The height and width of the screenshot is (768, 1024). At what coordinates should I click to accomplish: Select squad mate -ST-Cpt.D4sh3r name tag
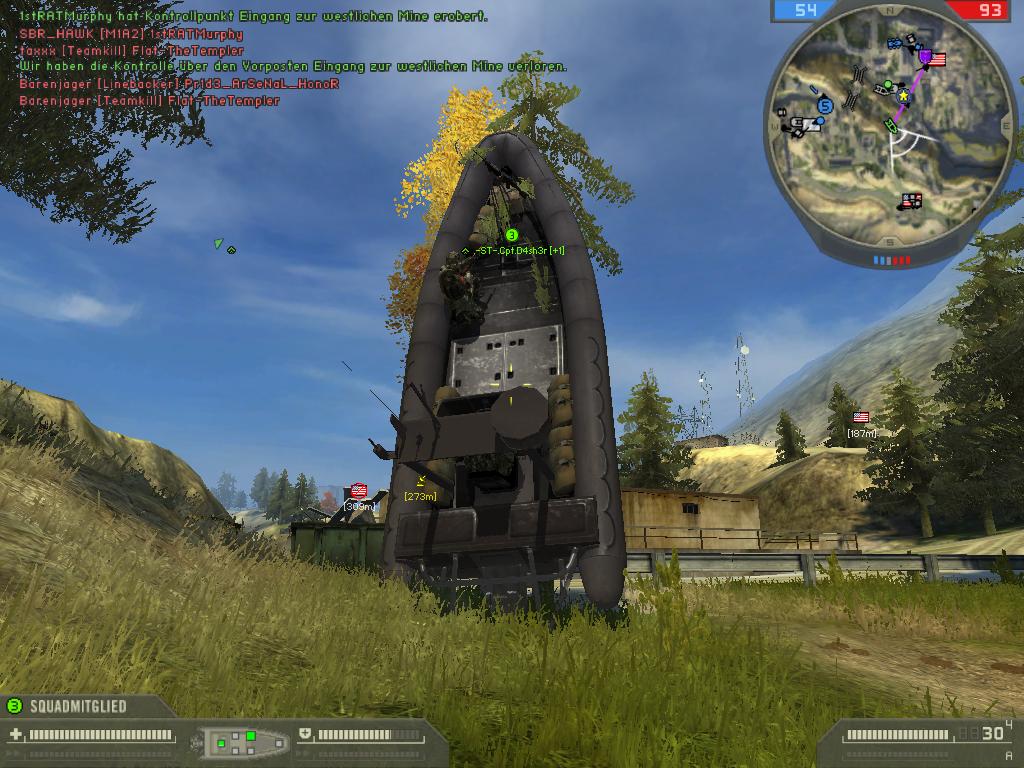(x=514, y=250)
